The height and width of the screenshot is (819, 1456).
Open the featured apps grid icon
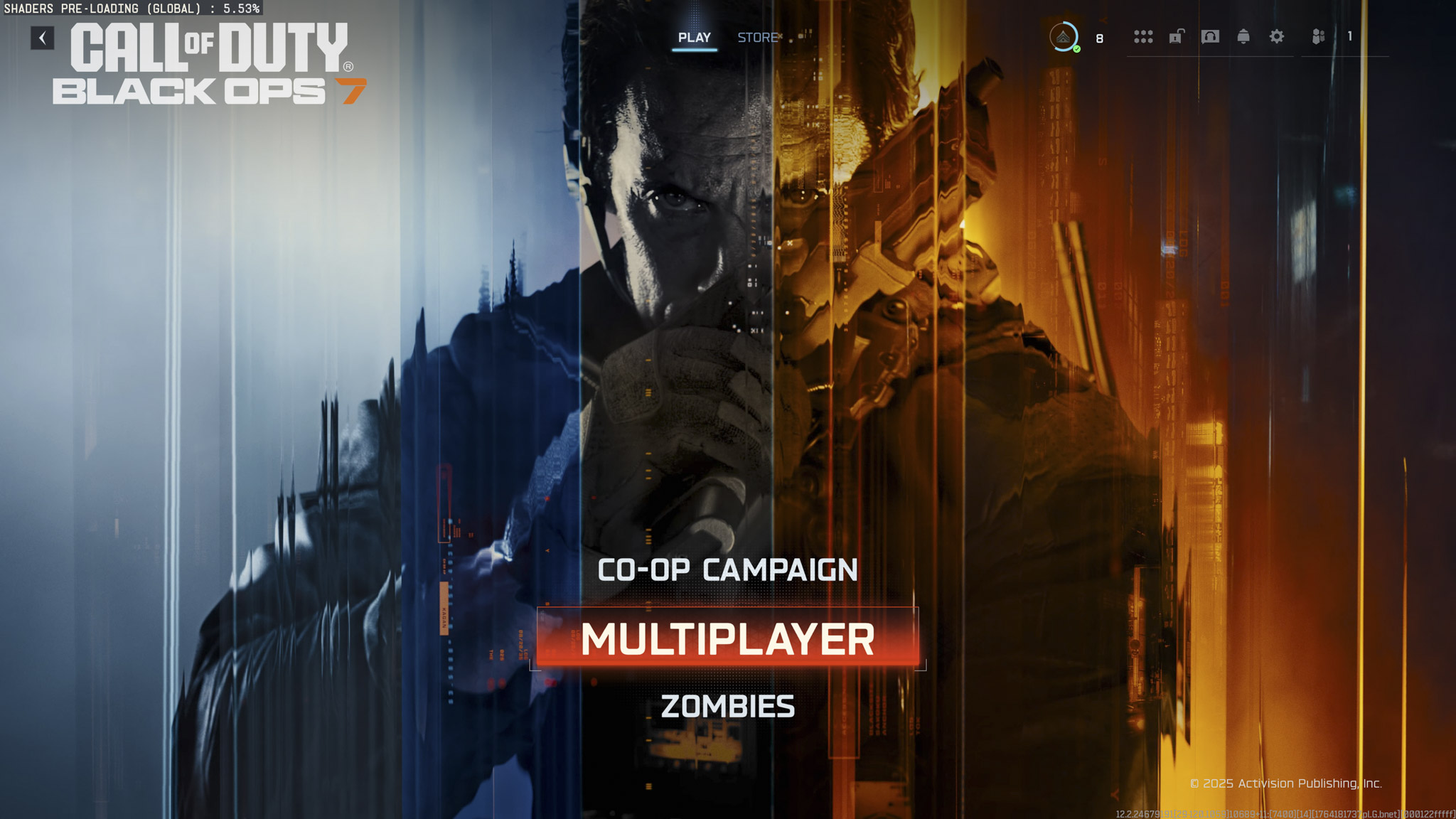coord(1143,37)
